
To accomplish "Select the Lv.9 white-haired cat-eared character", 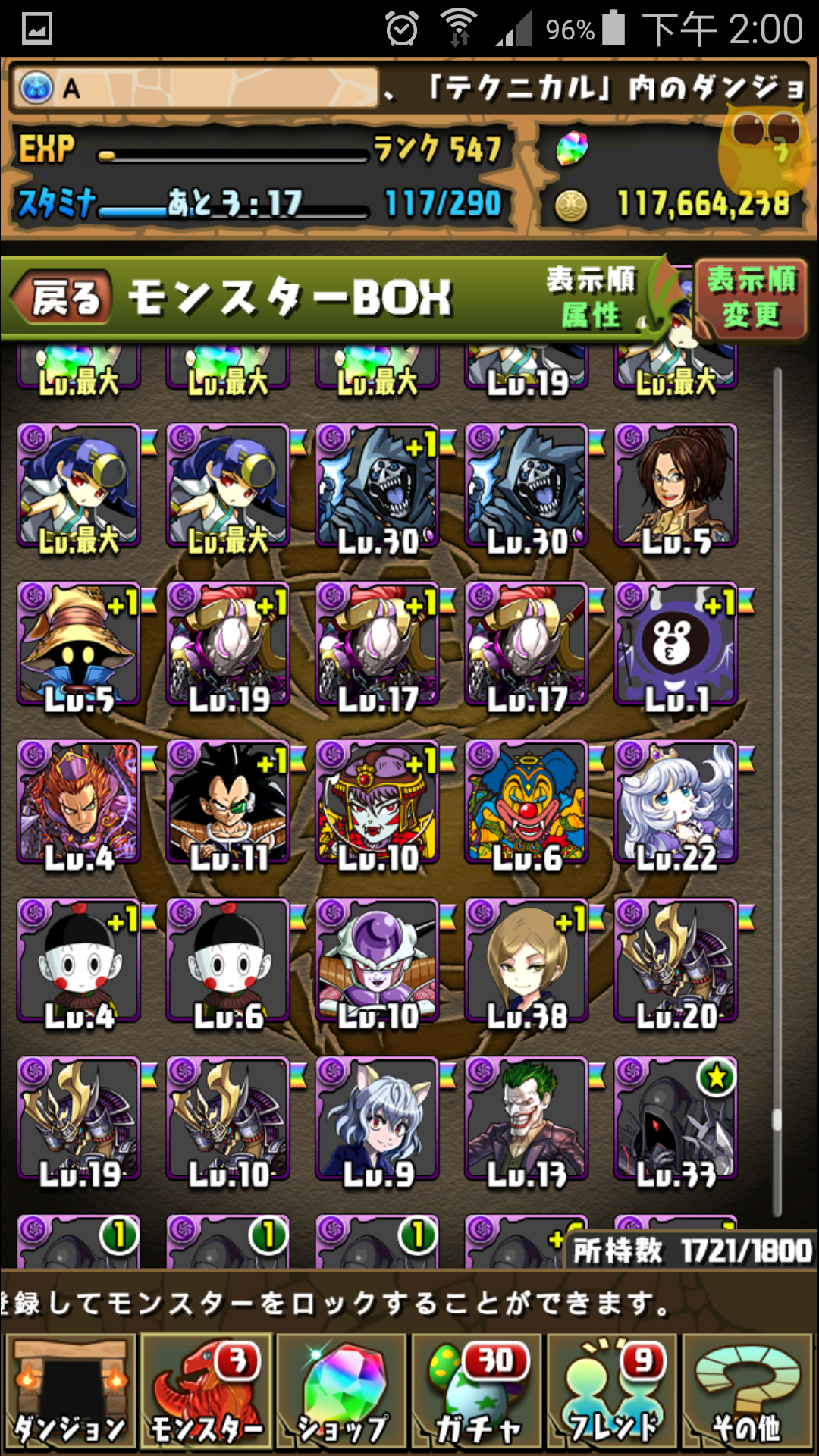I will point(378,1120).
